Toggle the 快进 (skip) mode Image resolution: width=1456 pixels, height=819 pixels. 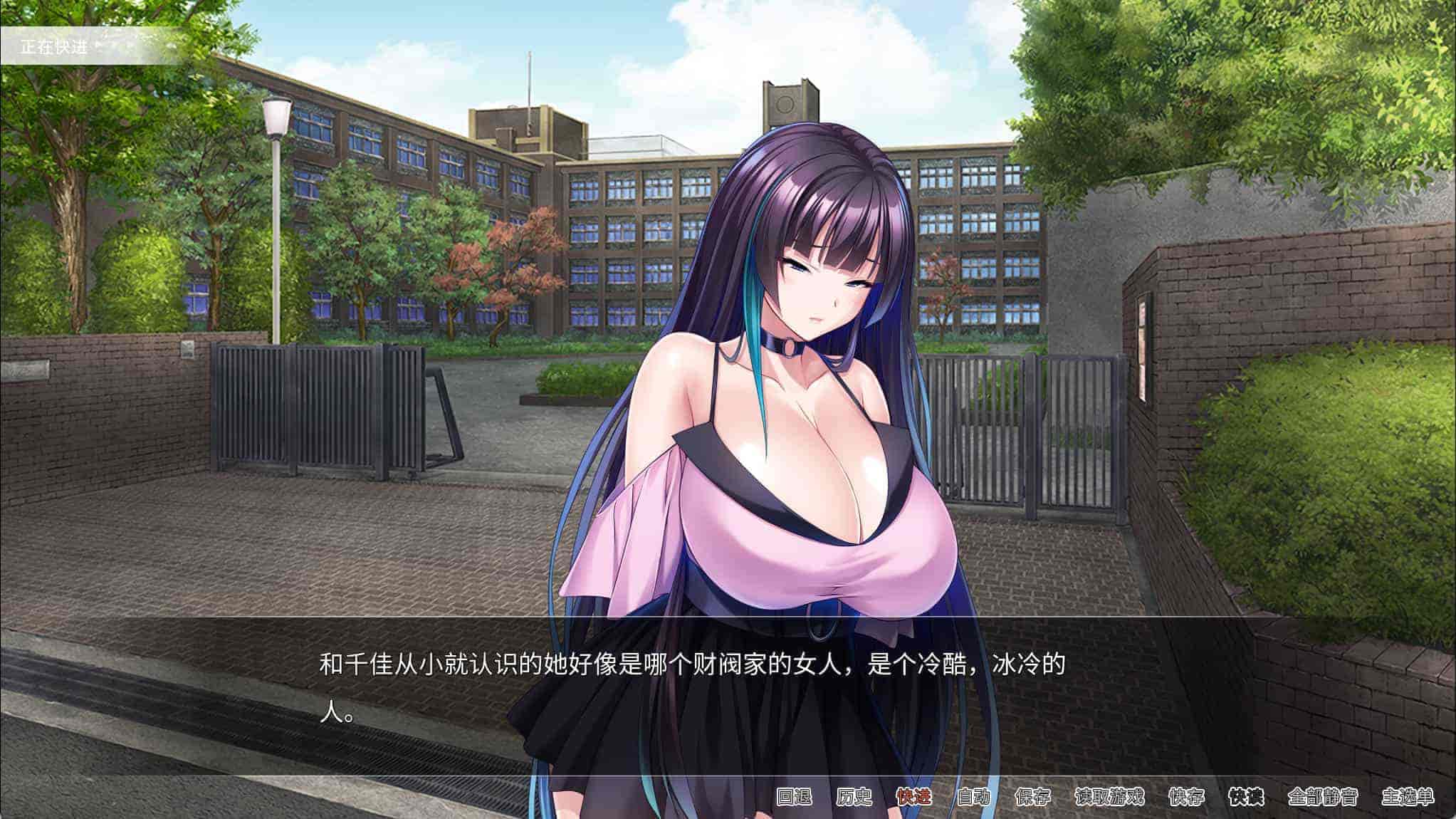[913, 796]
